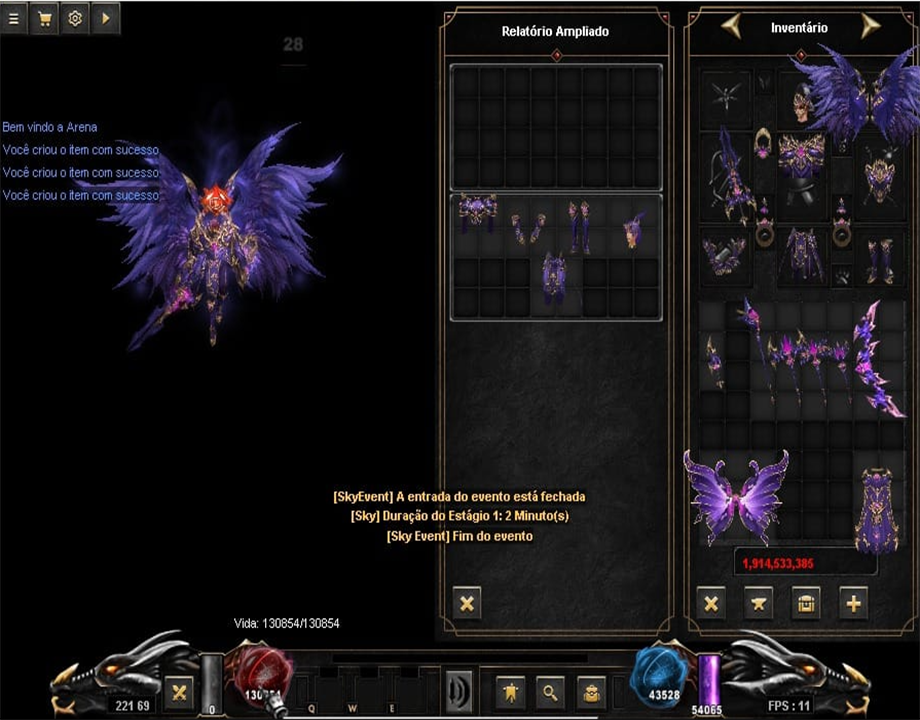Close the Inventário panel with X
Screen dimensions: 920x720
(x=711, y=603)
